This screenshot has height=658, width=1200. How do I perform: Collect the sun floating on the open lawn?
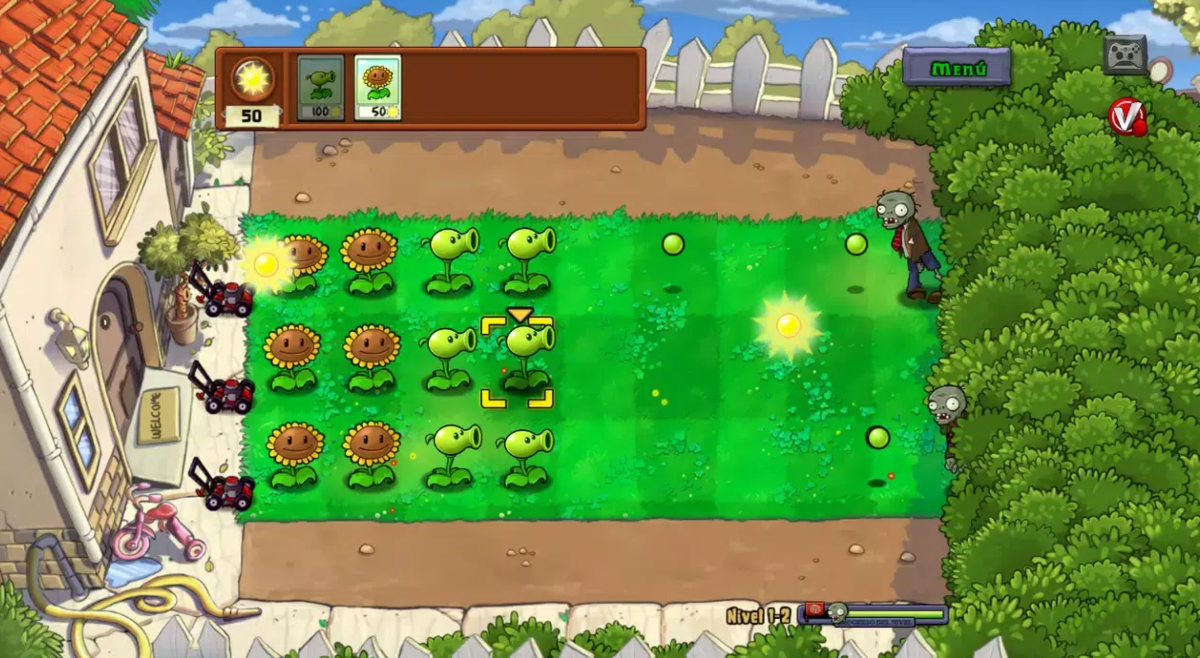click(788, 325)
